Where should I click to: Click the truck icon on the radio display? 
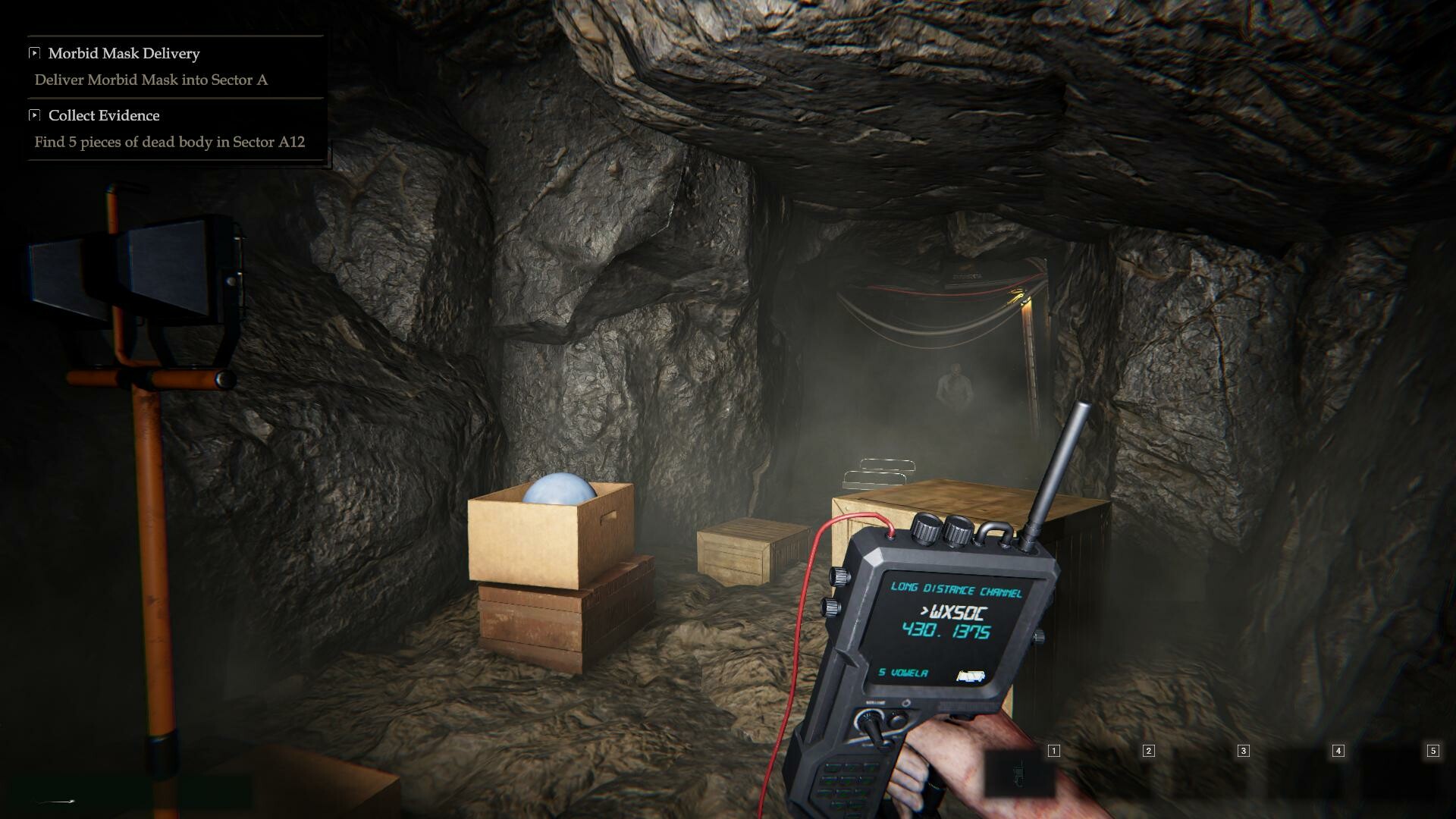[971, 676]
